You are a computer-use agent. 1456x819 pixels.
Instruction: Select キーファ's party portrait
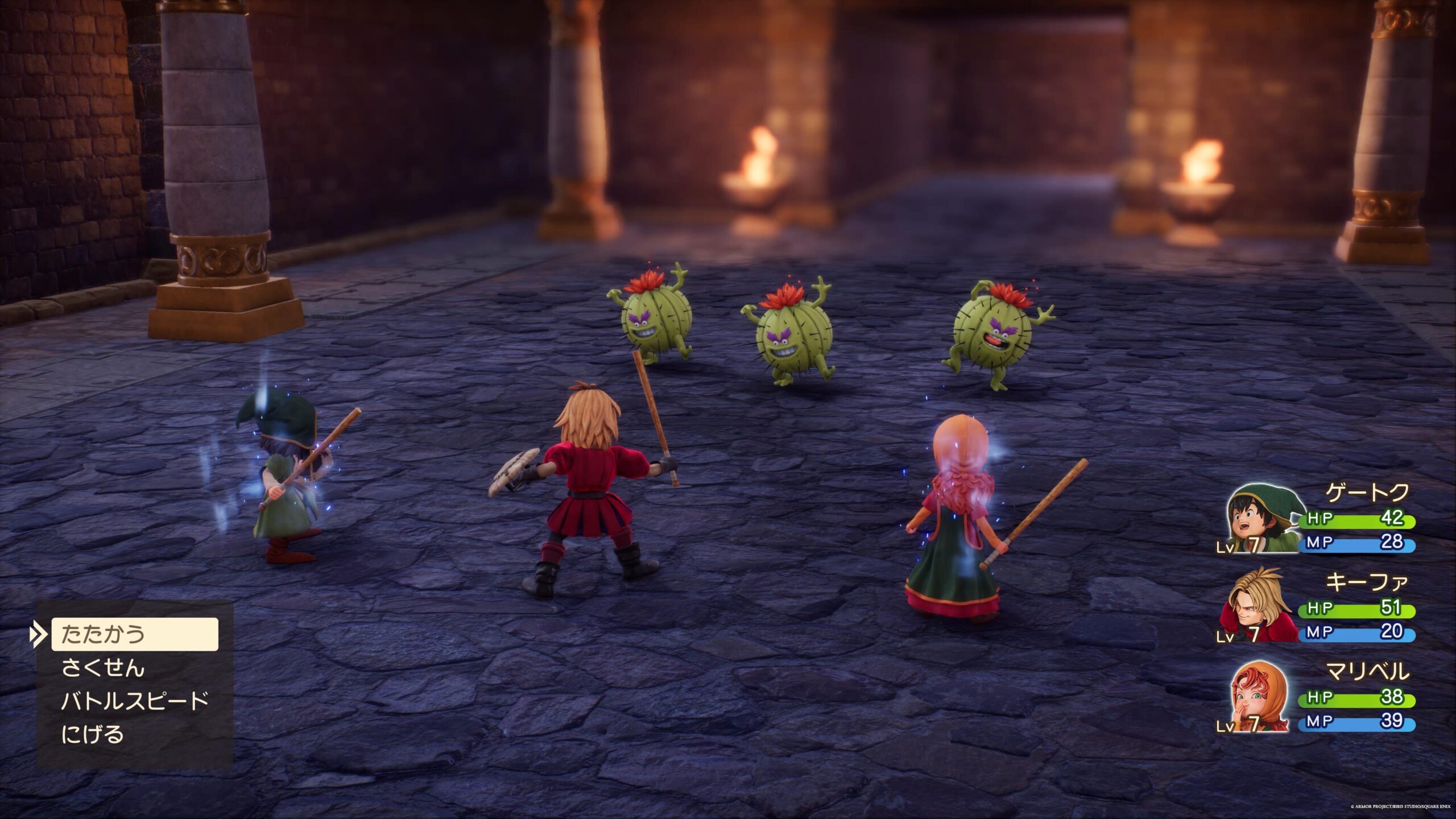tap(1258, 606)
